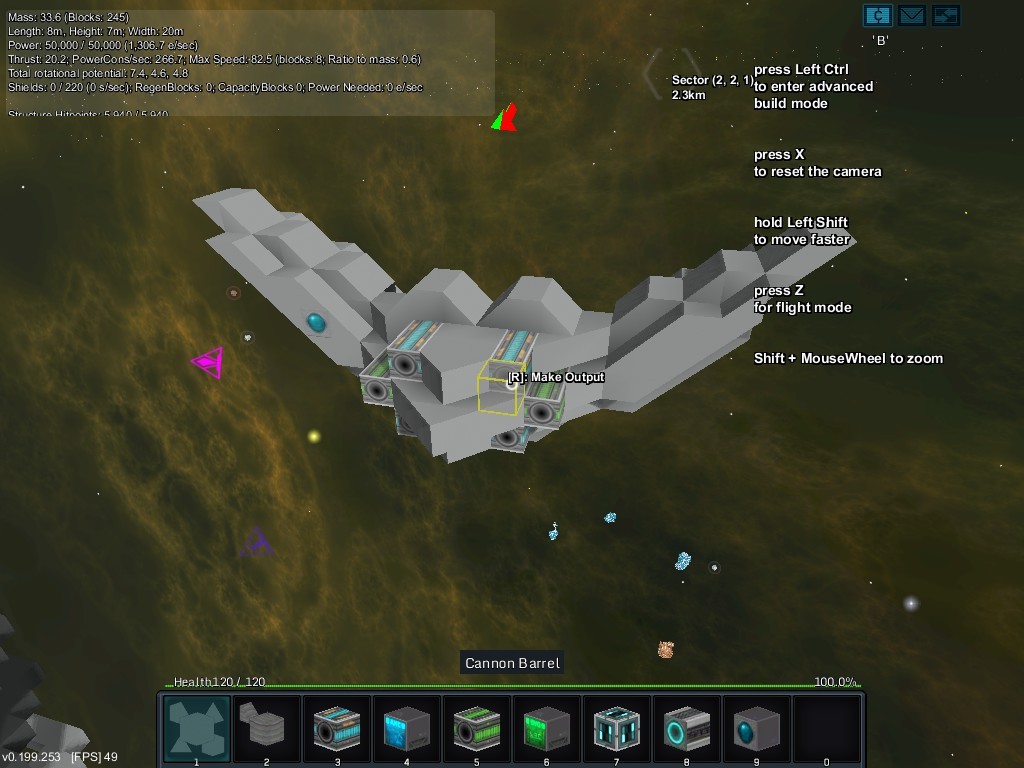Select the grey hull block in slot 2
The width and height of the screenshot is (1024, 768).
(267, 729)
